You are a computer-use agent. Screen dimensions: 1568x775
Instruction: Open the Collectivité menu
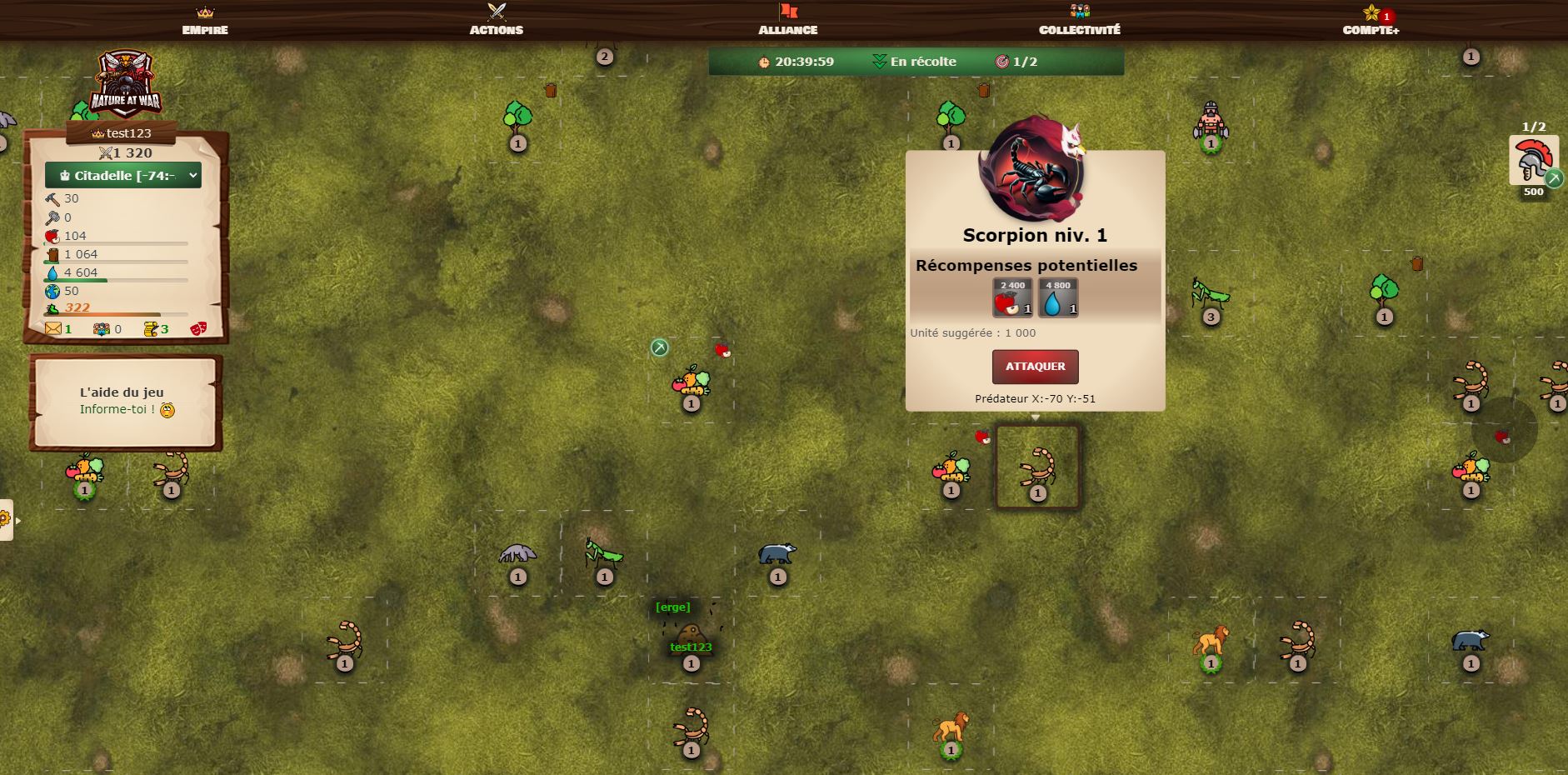coord(1079,20)
